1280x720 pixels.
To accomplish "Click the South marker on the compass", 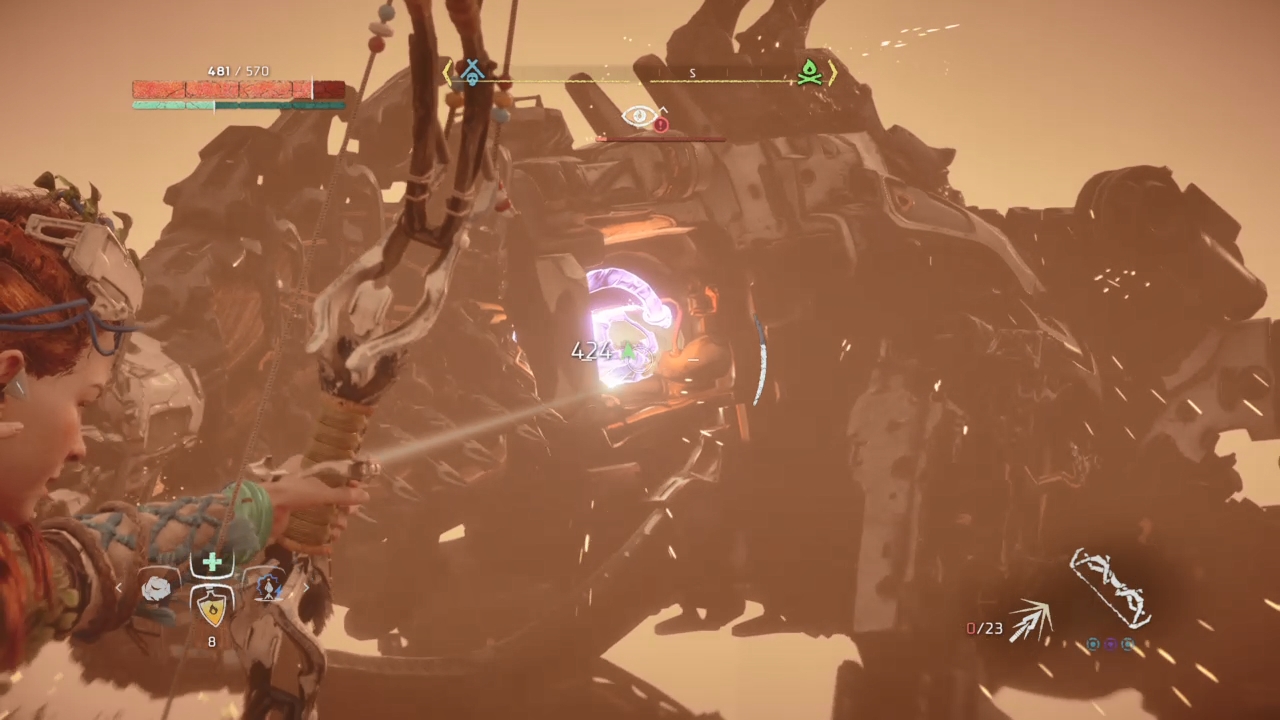I will pyautogui.click(x=692, y=73).
